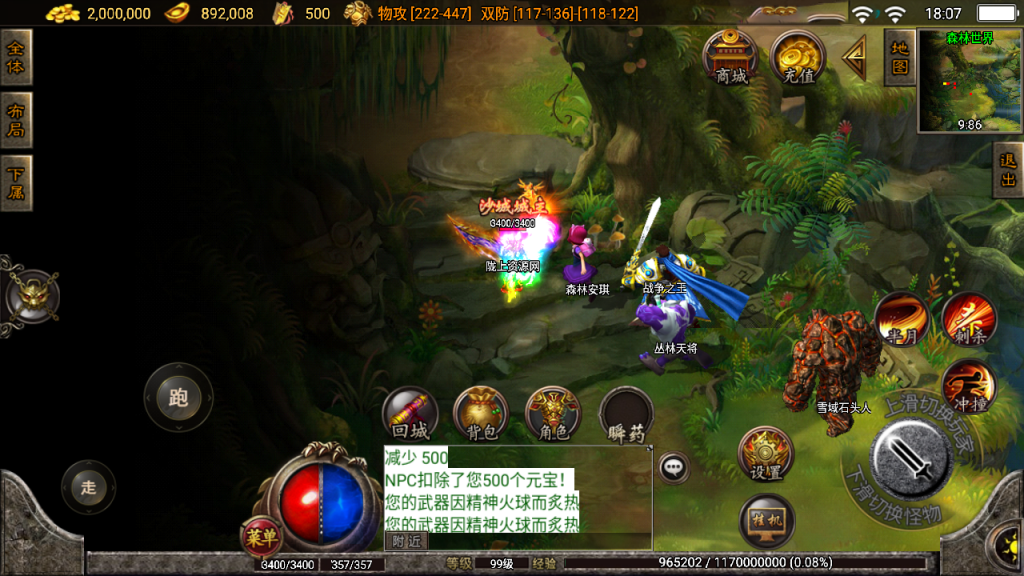Click the golden arrow to collapse top menu
Viewport: 1024px width, 576px height.
coord(855,59)
